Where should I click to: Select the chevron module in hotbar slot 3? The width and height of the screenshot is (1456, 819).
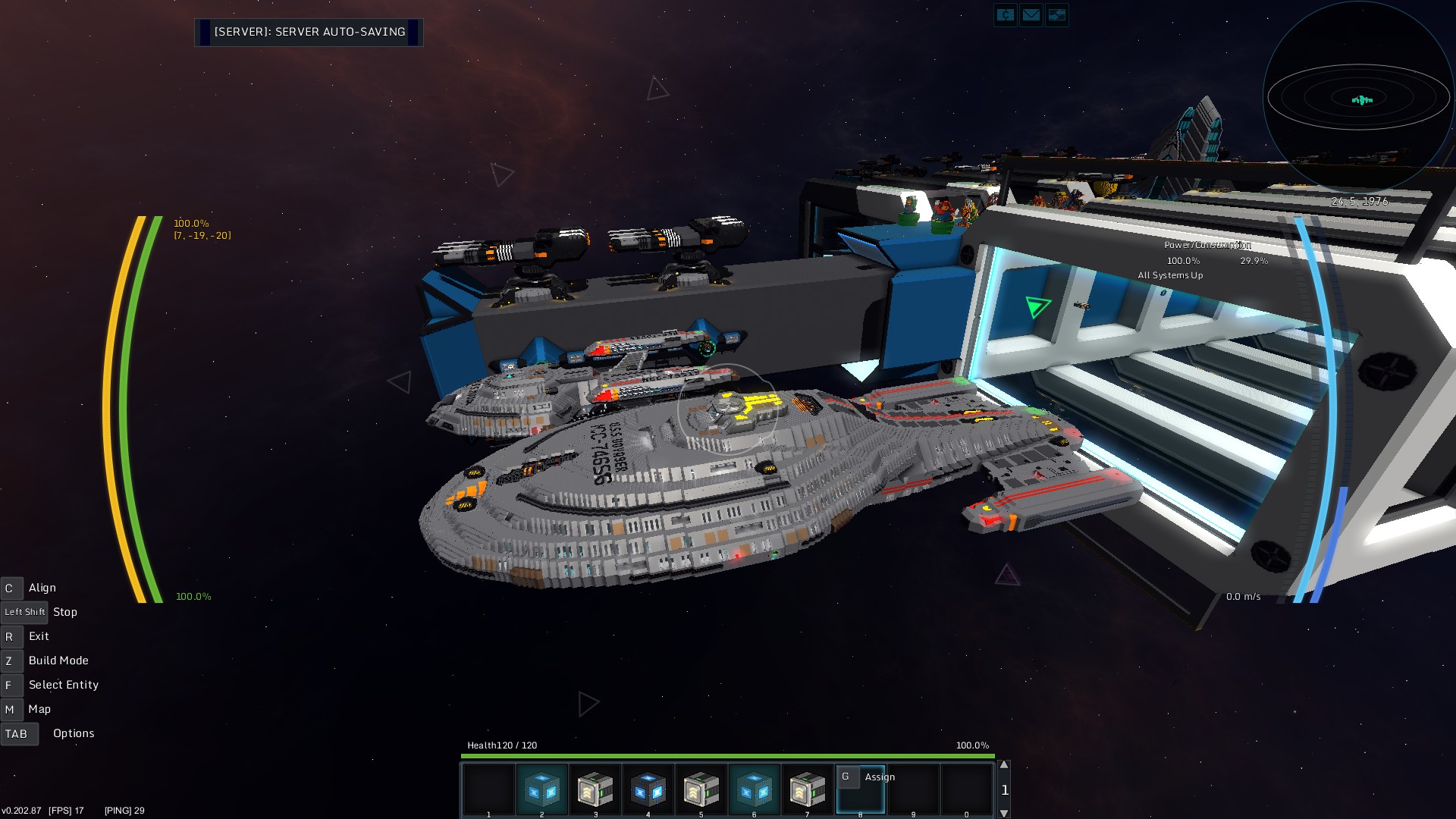pyautogui.click(x=595, y=789)
